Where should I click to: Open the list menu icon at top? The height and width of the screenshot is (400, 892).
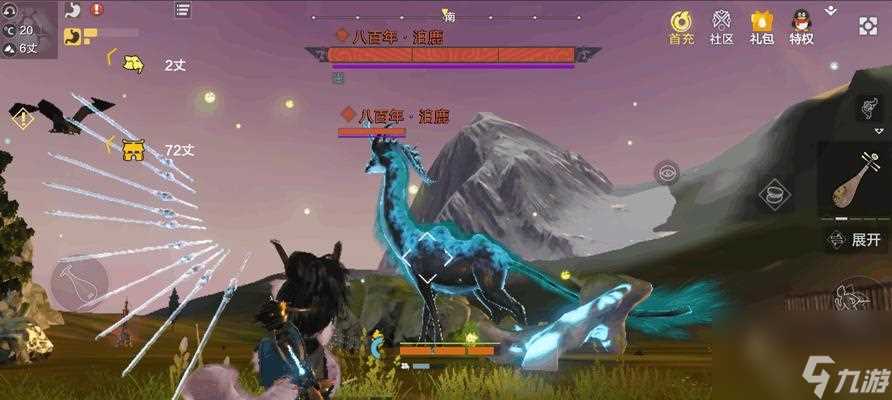182,10
